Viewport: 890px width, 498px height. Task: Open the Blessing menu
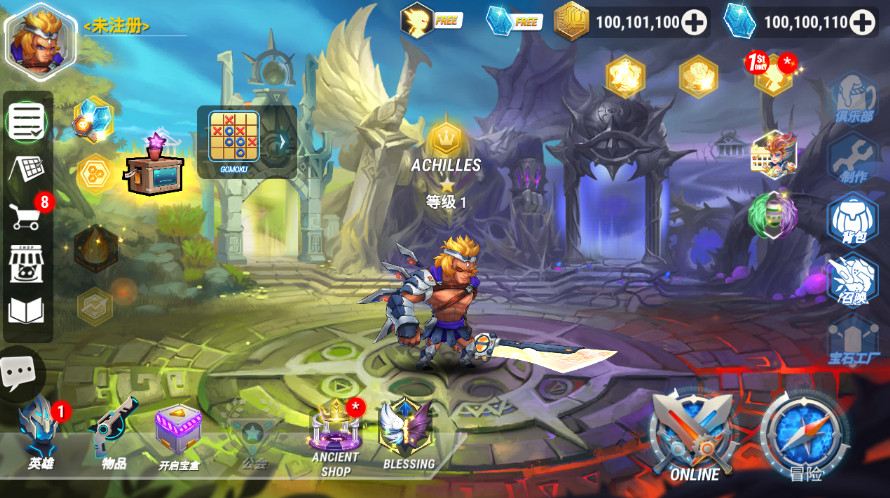[x=408, y=433]
